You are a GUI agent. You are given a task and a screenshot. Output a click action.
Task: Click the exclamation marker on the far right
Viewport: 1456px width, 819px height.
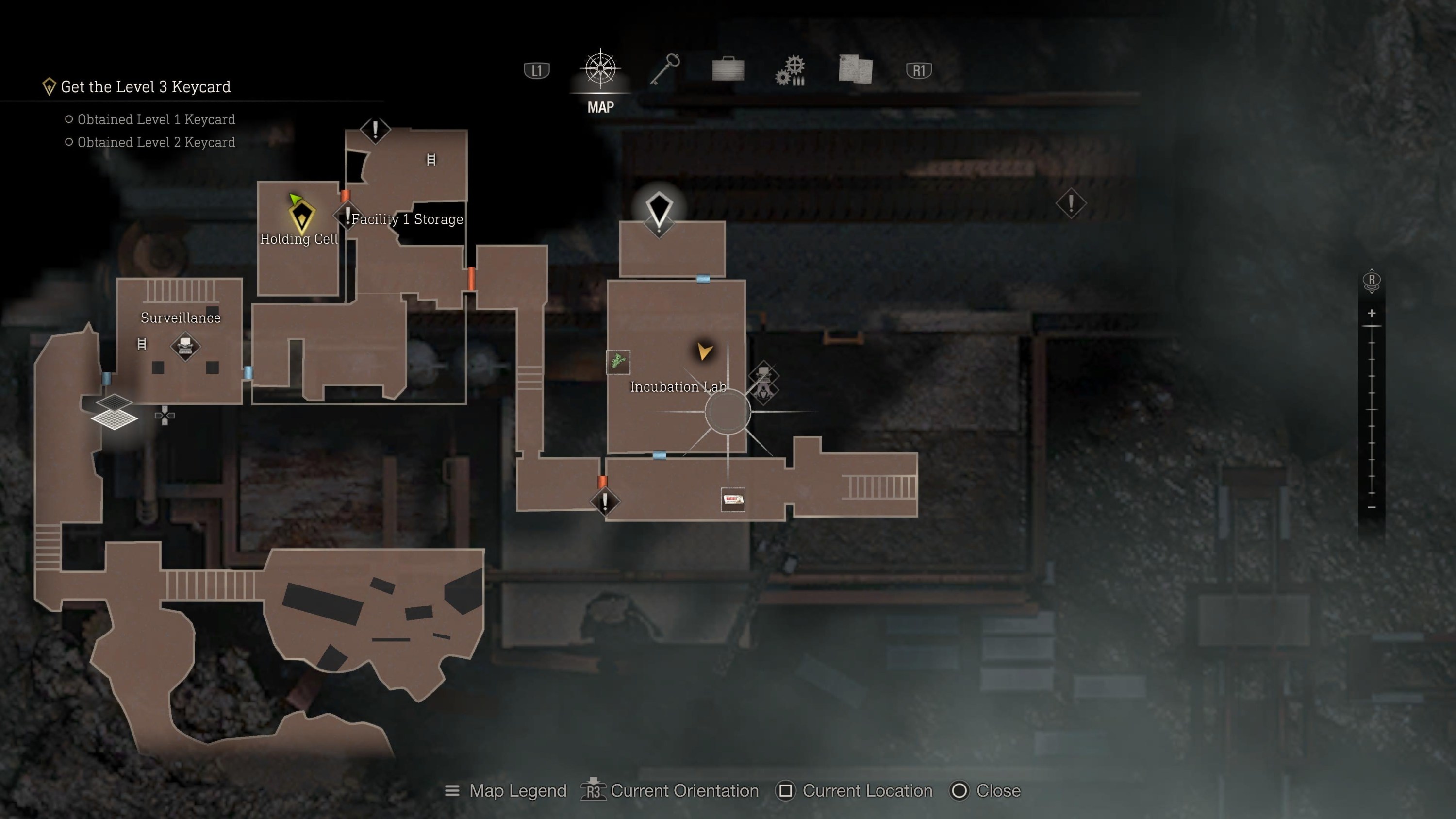pos(1072,203)
